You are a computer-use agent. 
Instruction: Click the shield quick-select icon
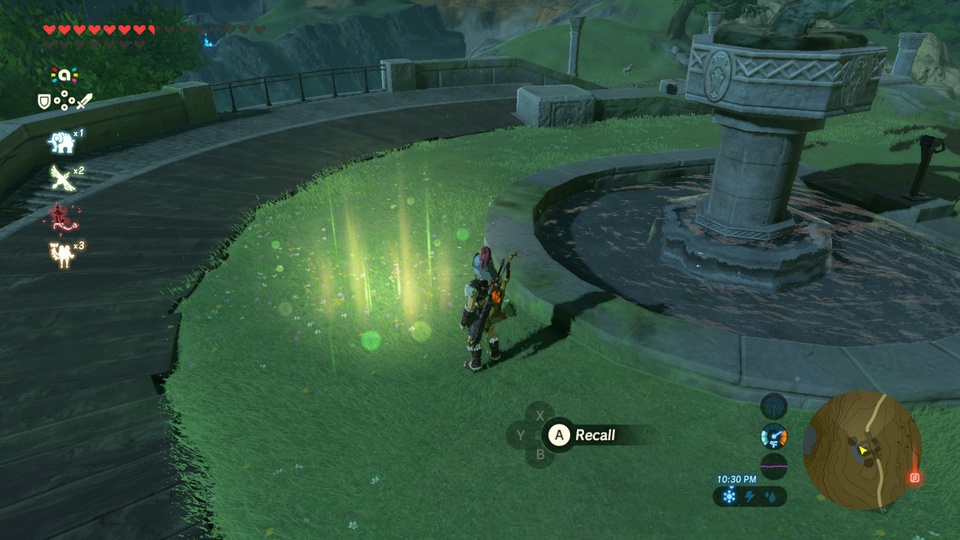tap(44, 101)
